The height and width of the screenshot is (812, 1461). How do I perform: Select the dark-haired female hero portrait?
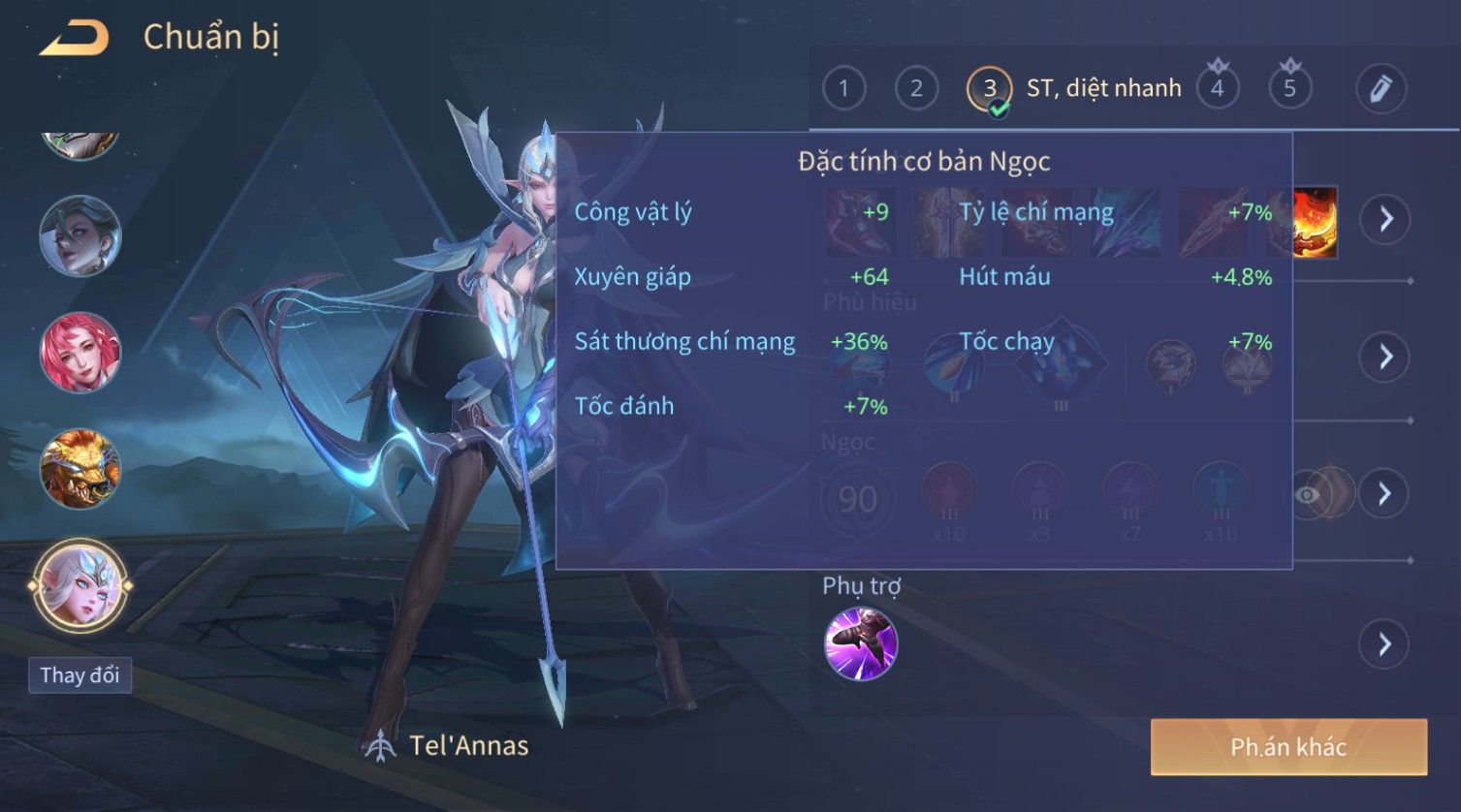tap(80, 235)
